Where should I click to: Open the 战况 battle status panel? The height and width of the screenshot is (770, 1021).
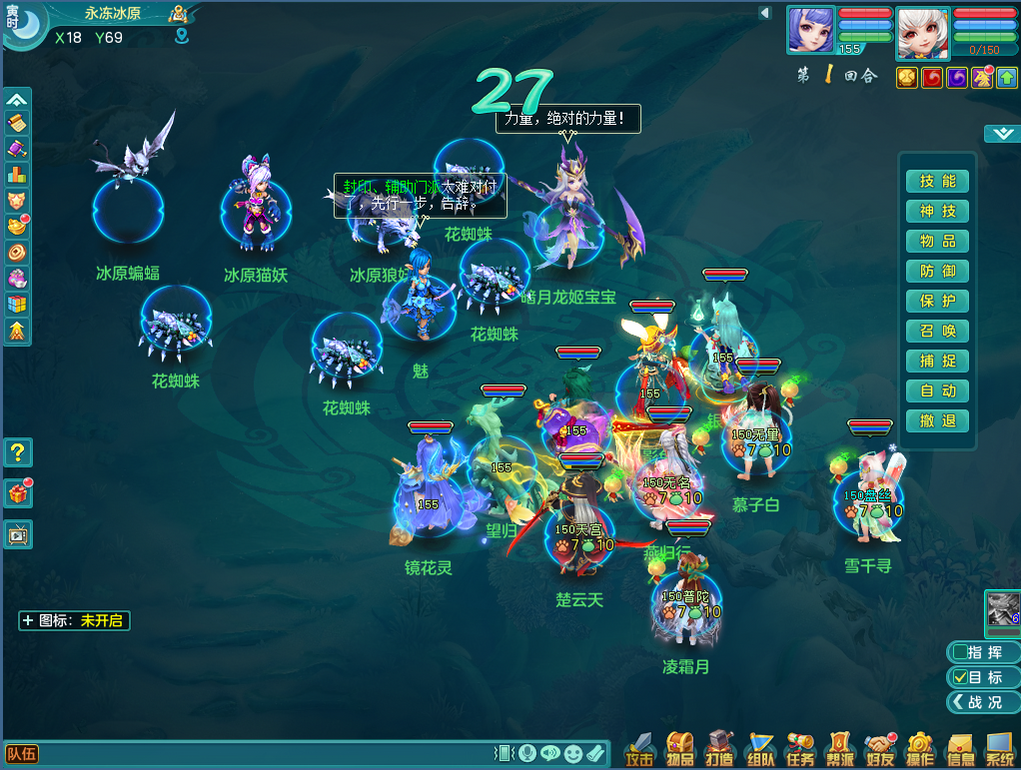pos(981,702)
